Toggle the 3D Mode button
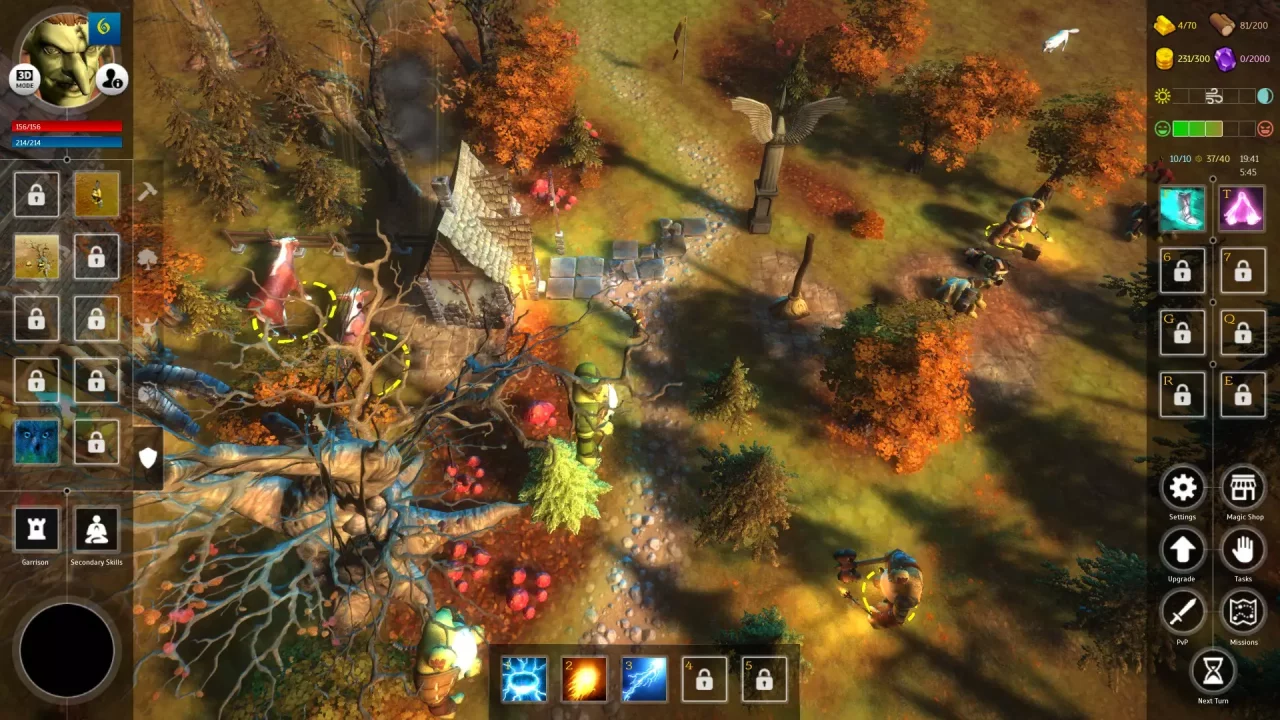Image resolution: width=1280 pixels, height=720 pixels. (24, 80)
